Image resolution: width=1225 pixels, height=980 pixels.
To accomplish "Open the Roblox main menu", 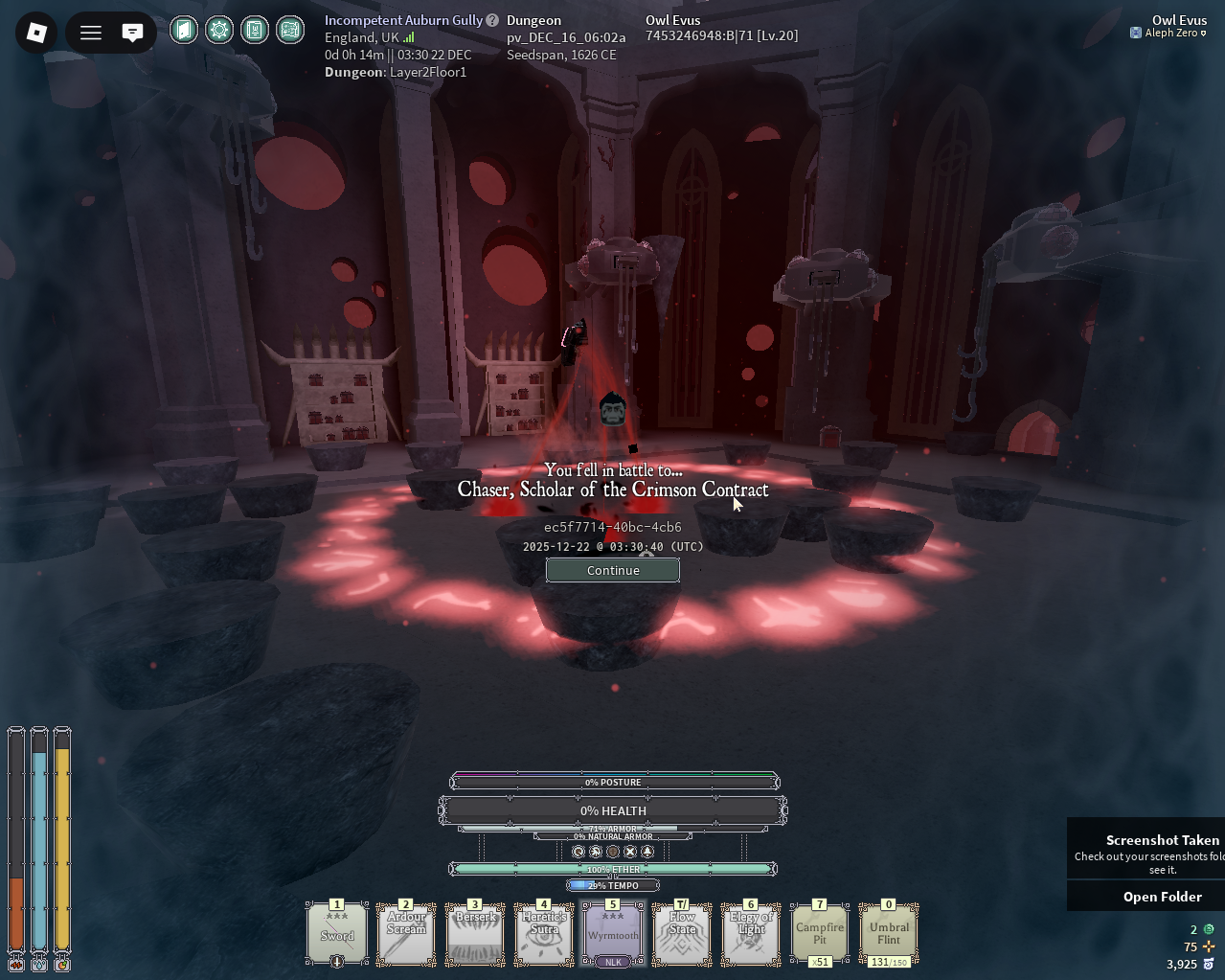I will [x=36, y=33].
